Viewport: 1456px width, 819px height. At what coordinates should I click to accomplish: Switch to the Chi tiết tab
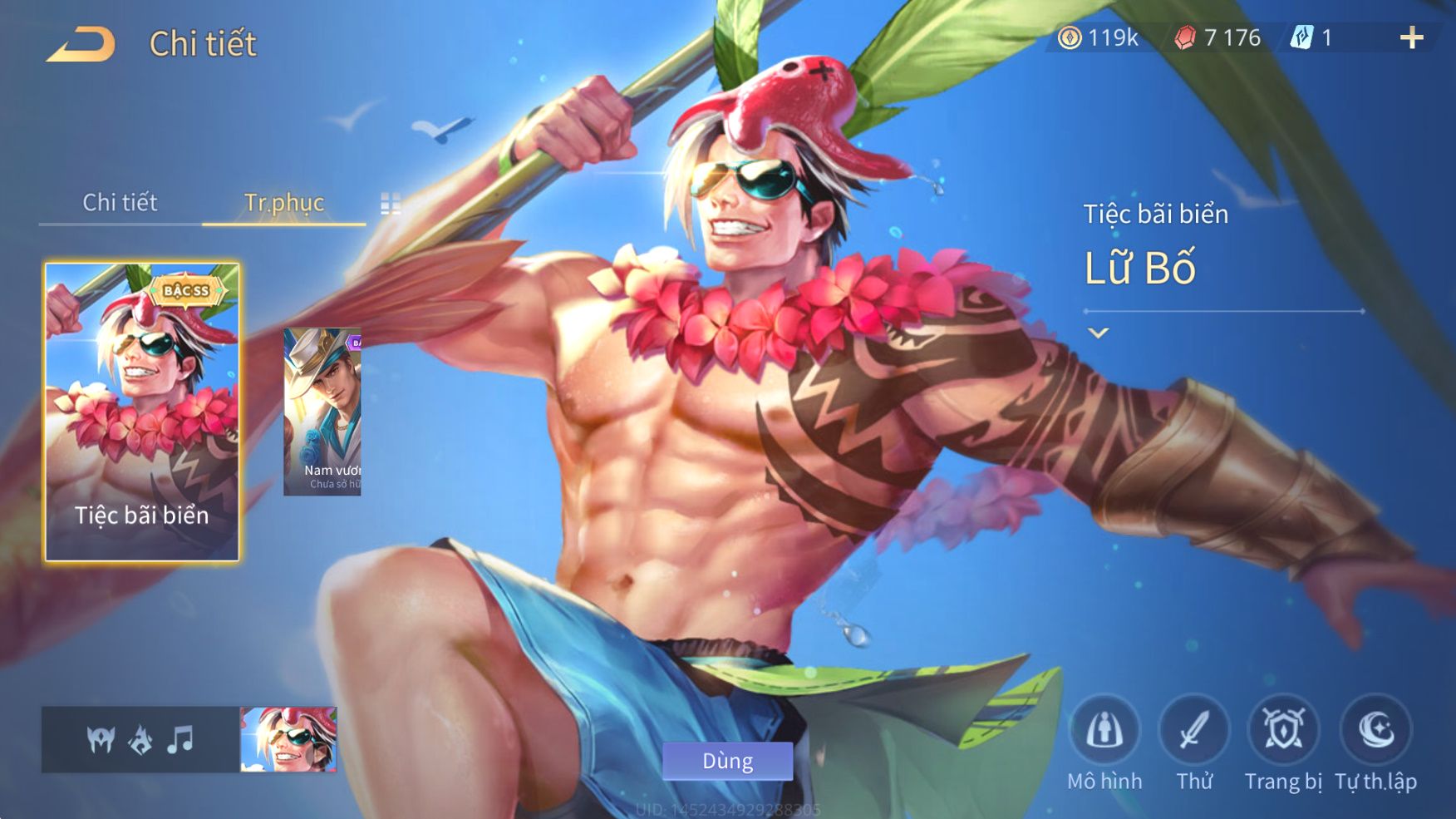[120, 202]
